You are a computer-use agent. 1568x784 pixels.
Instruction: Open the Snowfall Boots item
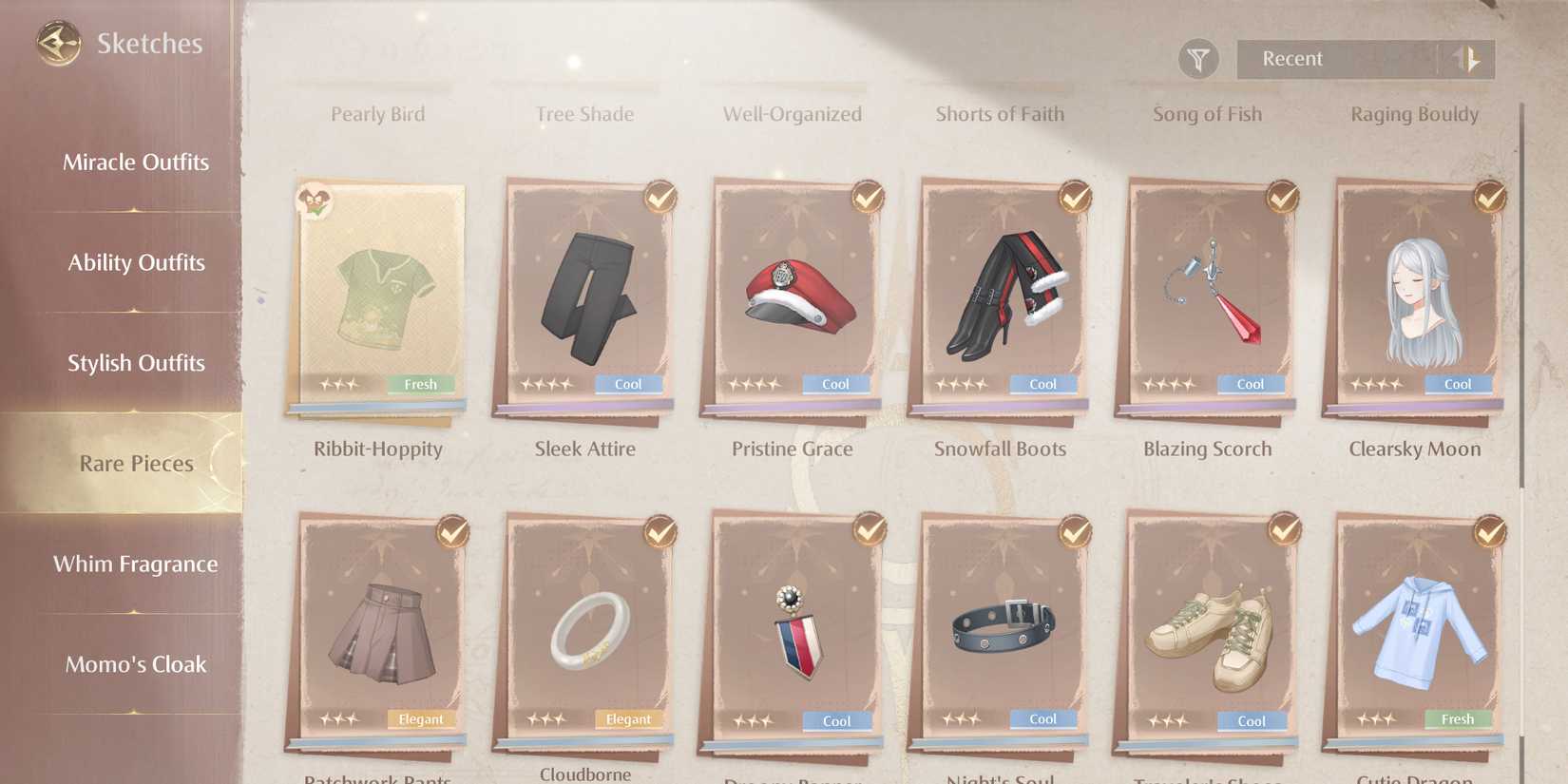pos(998,299)
